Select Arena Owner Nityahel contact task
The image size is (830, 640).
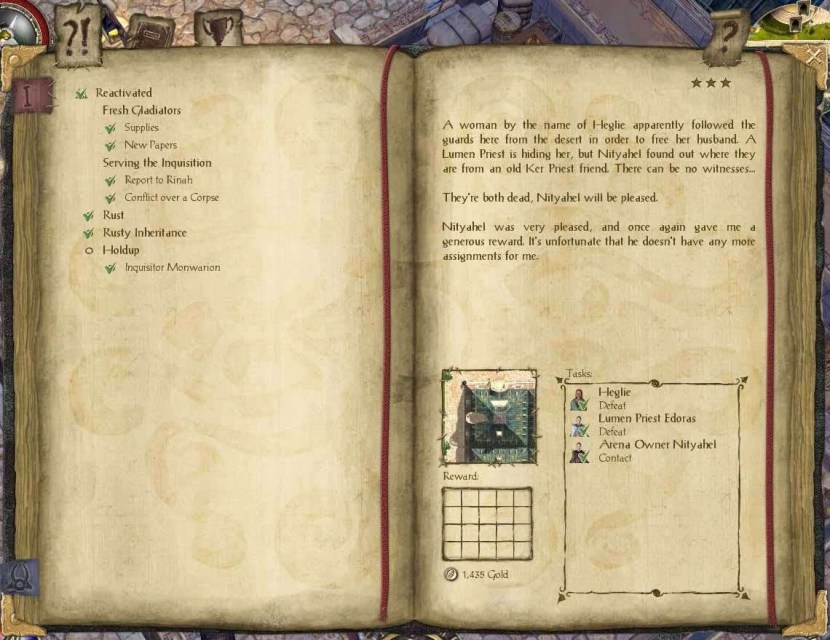point(655,450)
